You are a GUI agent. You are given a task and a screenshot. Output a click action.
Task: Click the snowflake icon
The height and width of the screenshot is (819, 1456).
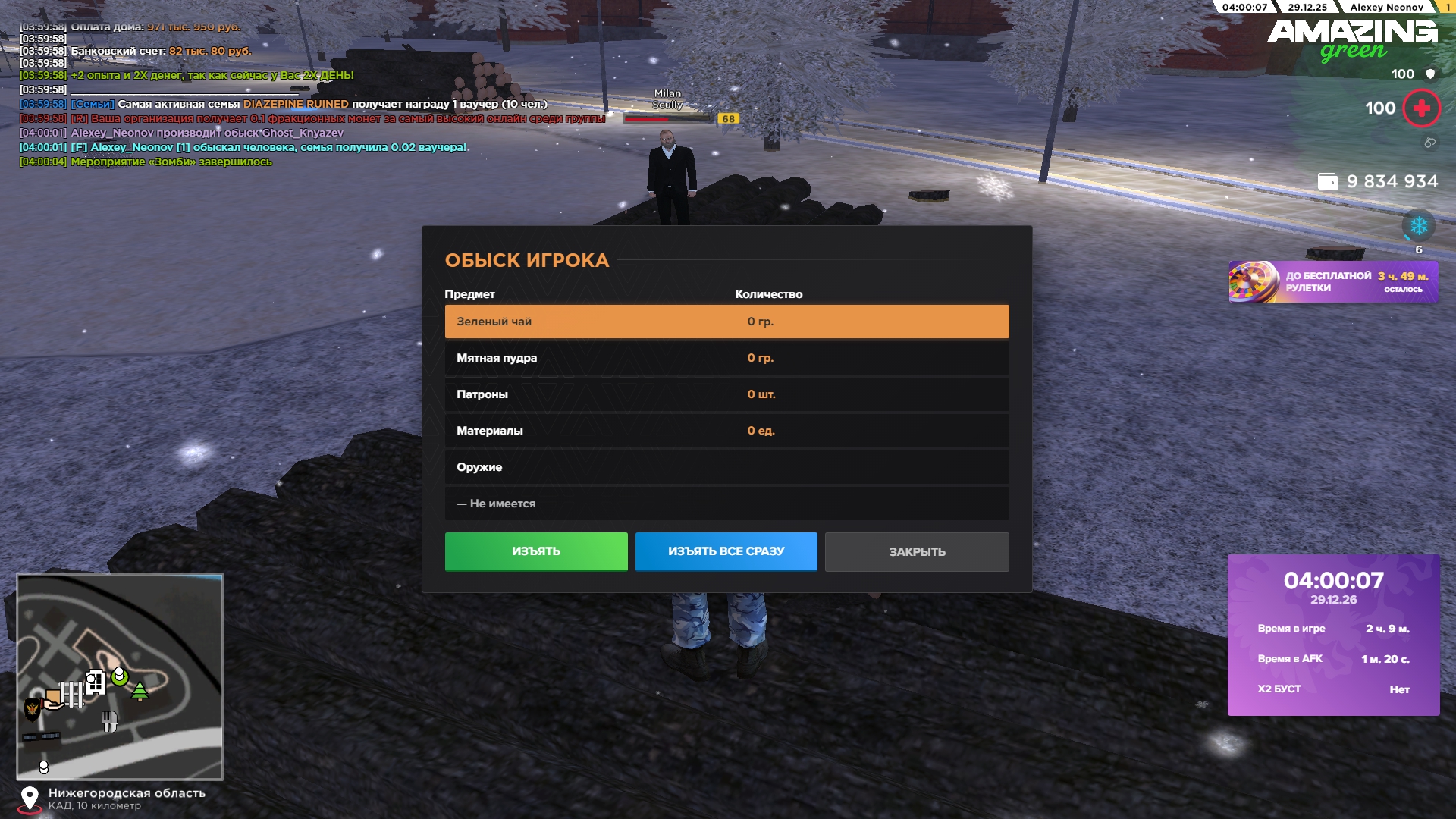(x=1418, y=226)
